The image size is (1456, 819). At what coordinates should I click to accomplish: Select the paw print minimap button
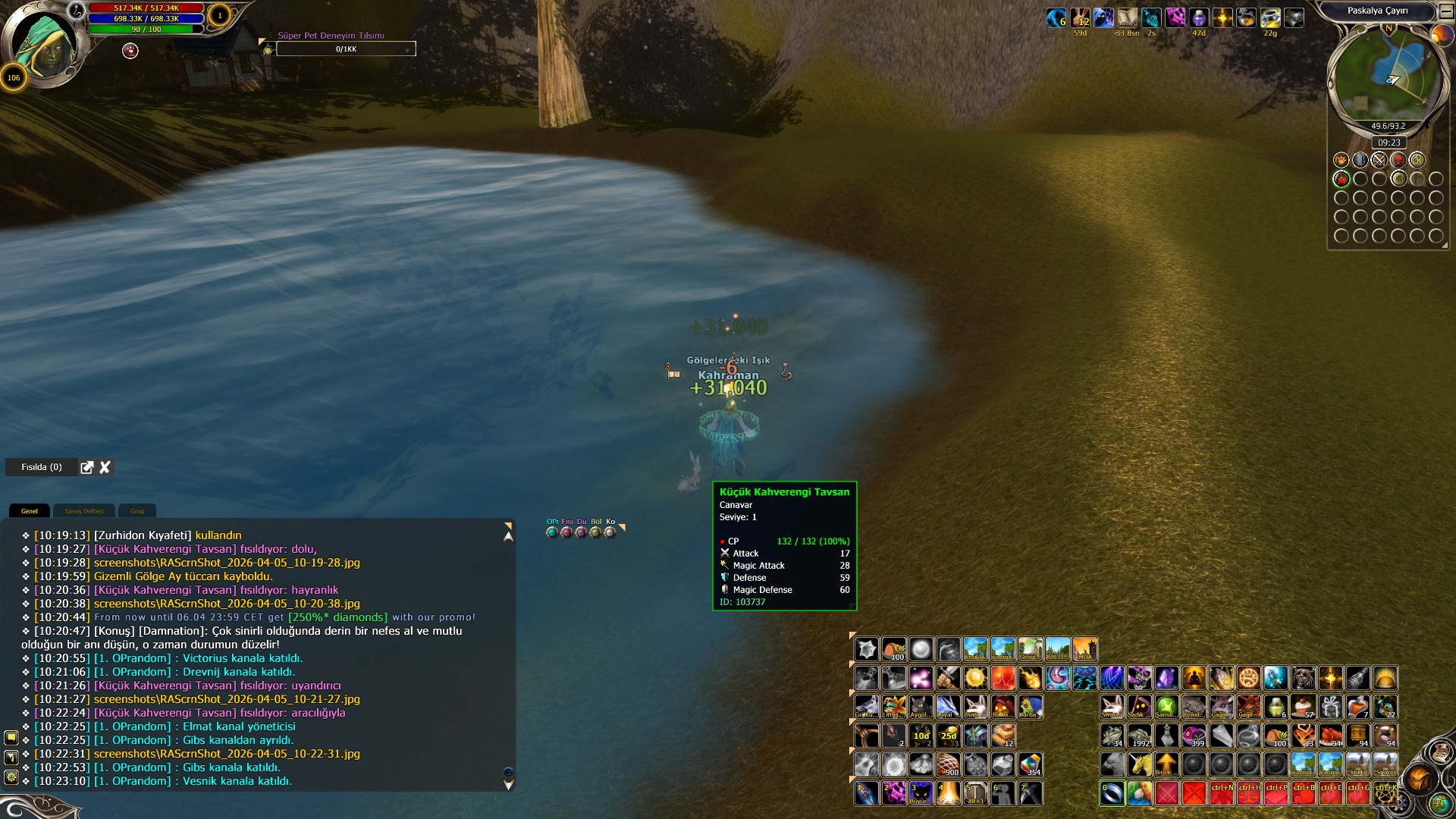[1341, 160]
